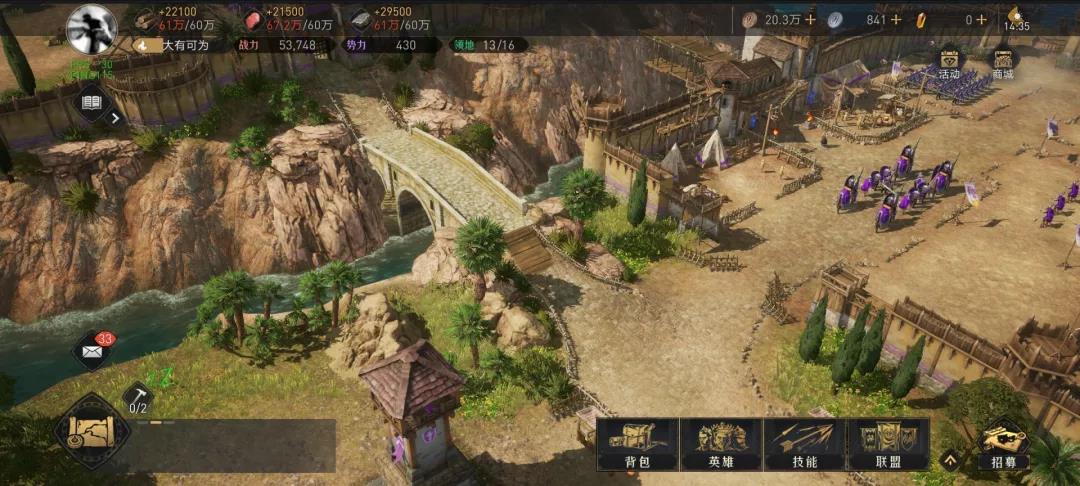Image resolution: width=1080 pixels, height=486 pixels.
Task: Open the 商城 shop icon
Action: click(1001, 61)
